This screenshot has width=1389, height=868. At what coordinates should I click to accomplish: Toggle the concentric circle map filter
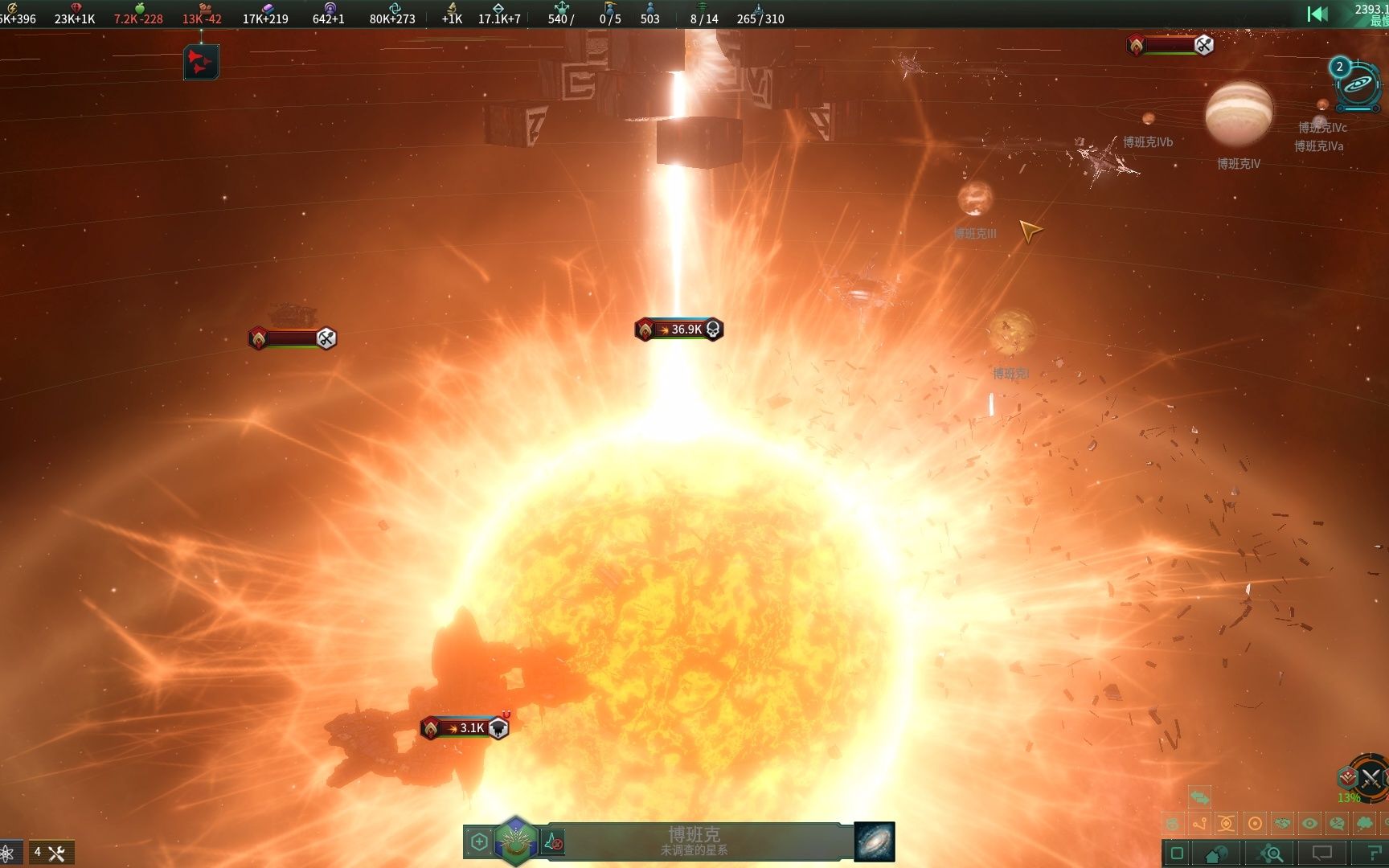[1255, 823]
